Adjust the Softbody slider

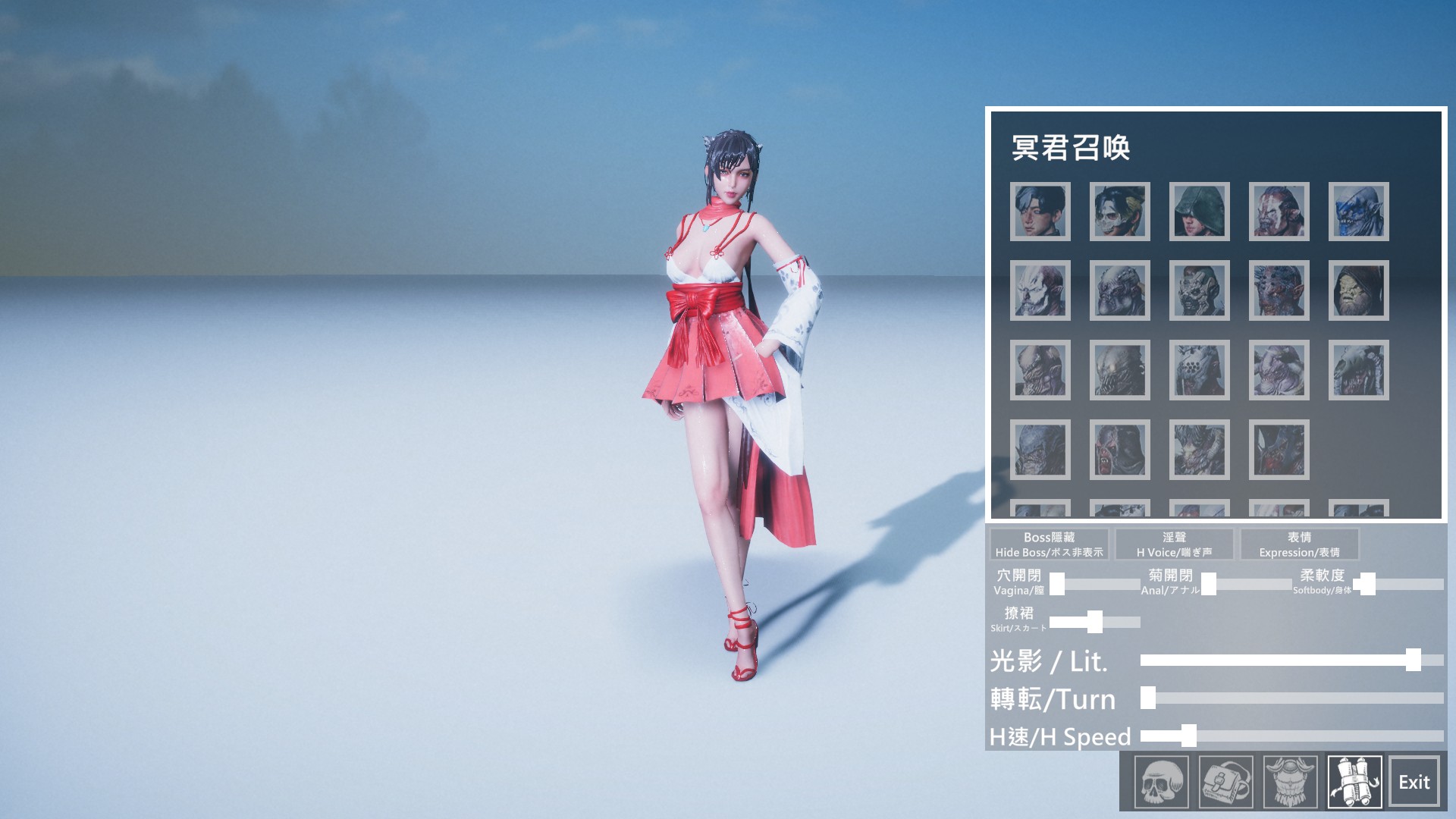(x=1367, y=584)
